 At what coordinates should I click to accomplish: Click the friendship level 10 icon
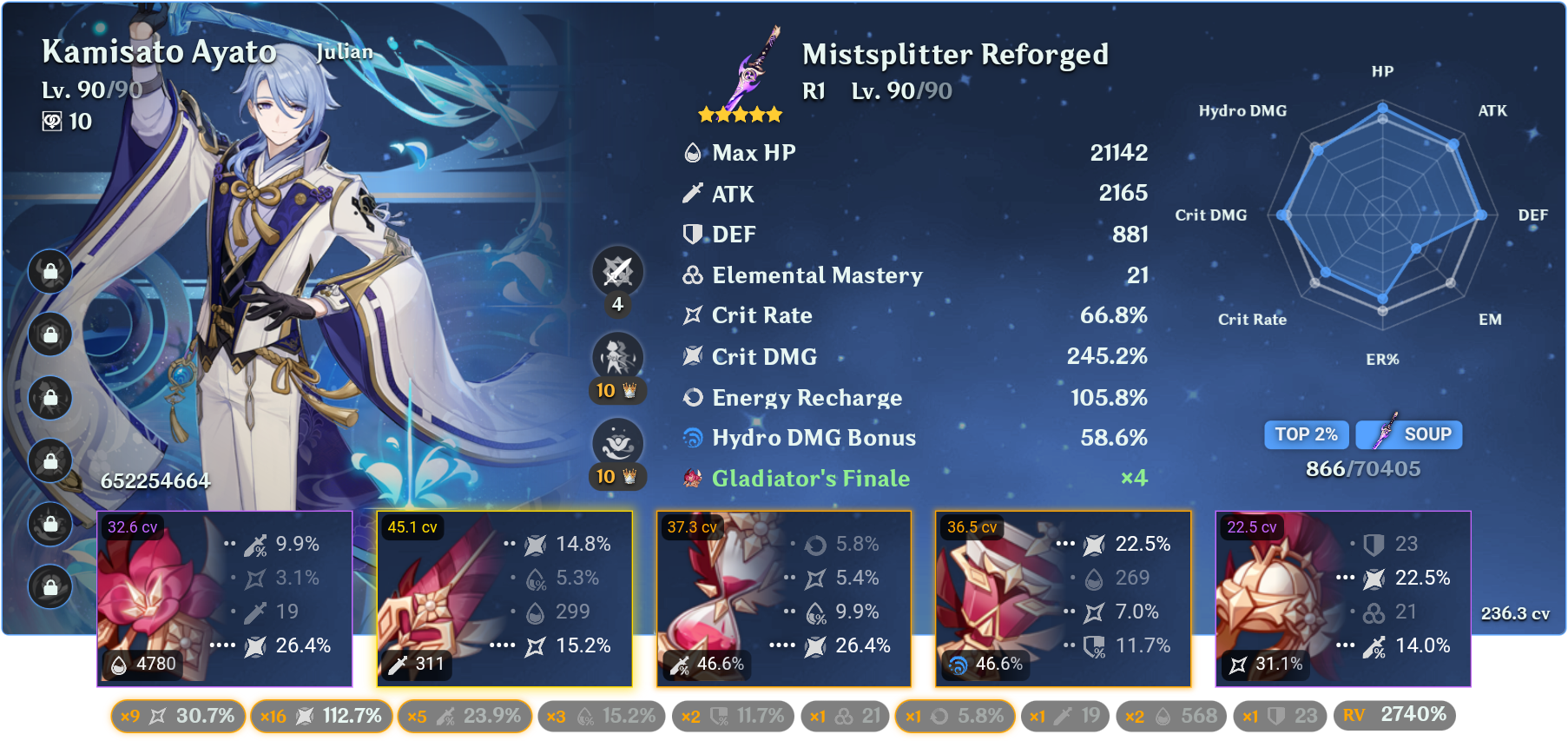click(x=54, y=122)
